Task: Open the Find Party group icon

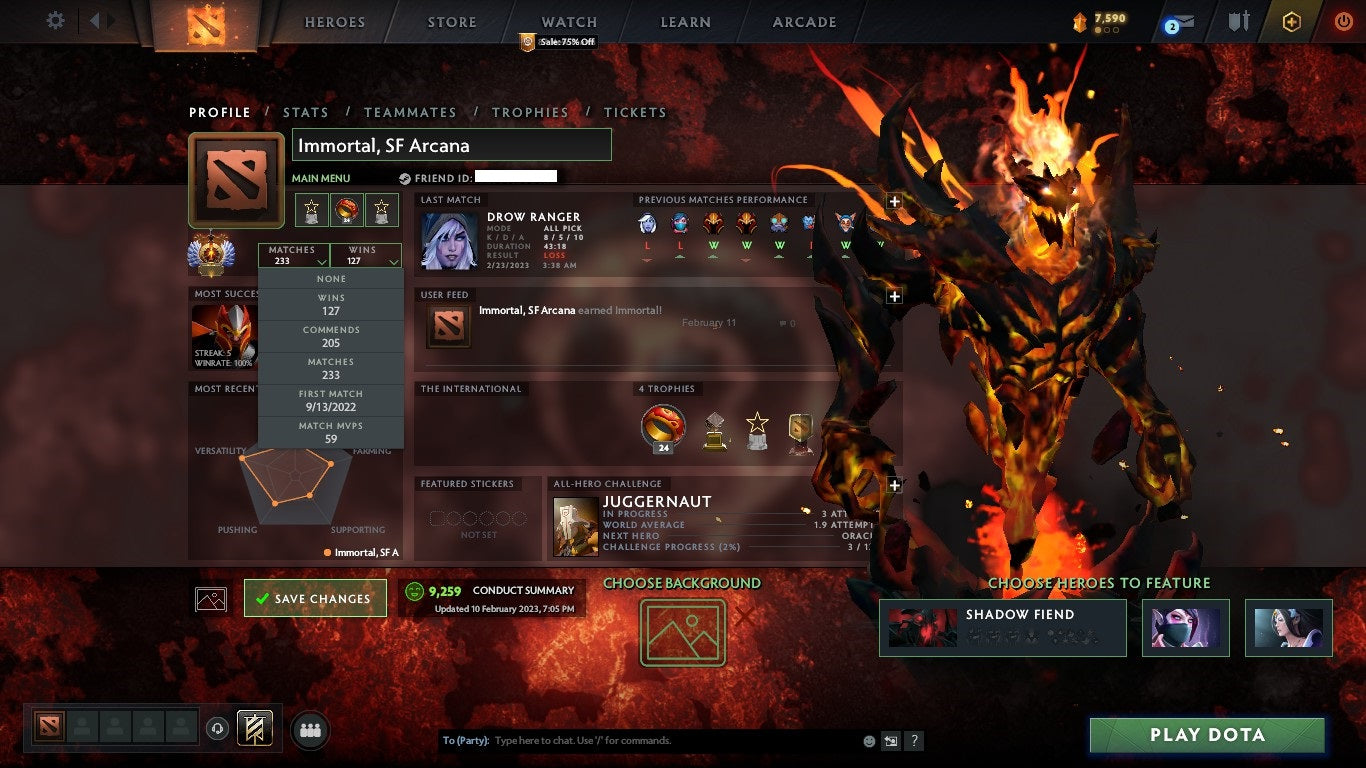Action: click(307, 730)
